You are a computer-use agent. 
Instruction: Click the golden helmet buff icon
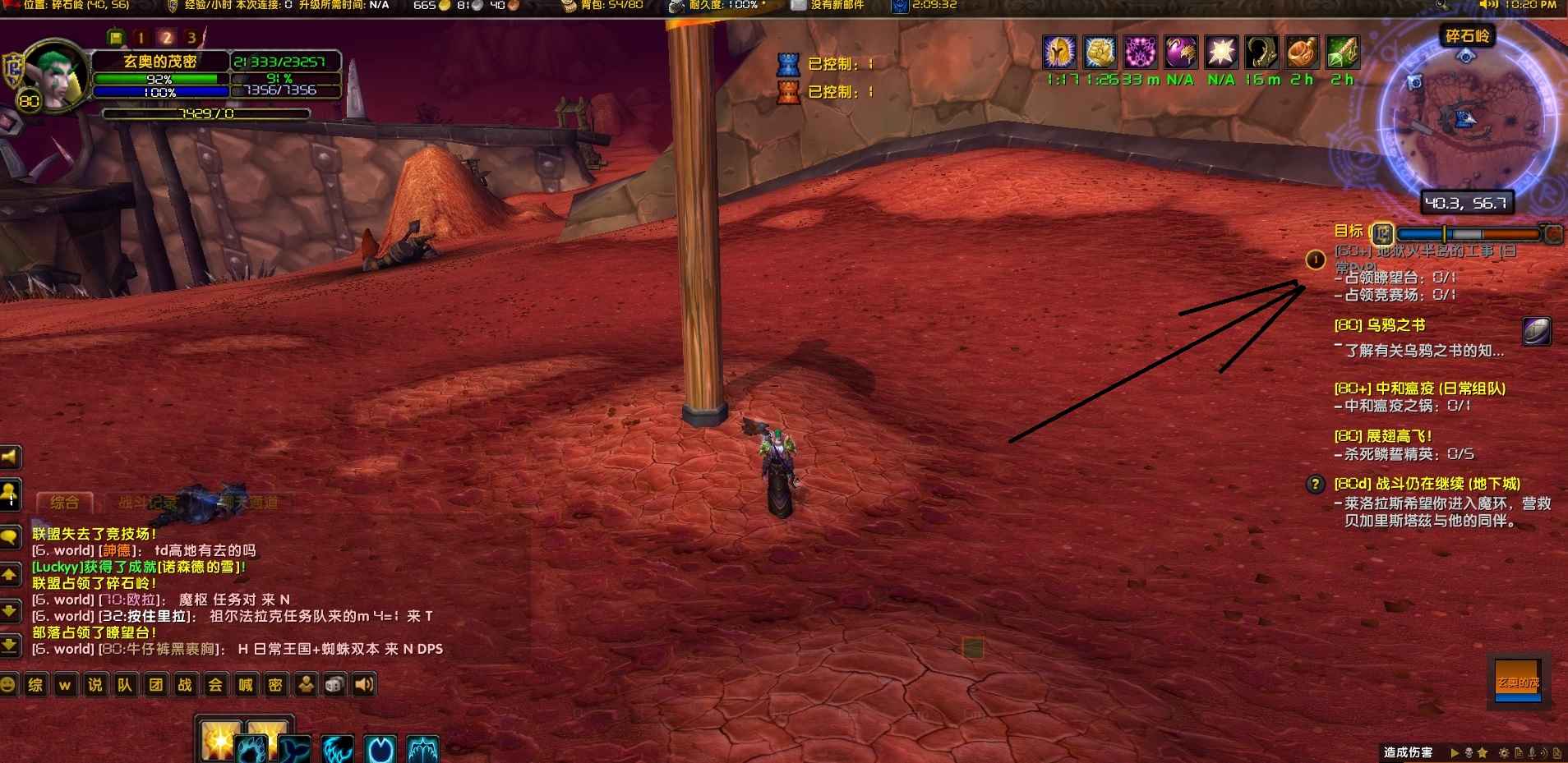point(1059,53)
